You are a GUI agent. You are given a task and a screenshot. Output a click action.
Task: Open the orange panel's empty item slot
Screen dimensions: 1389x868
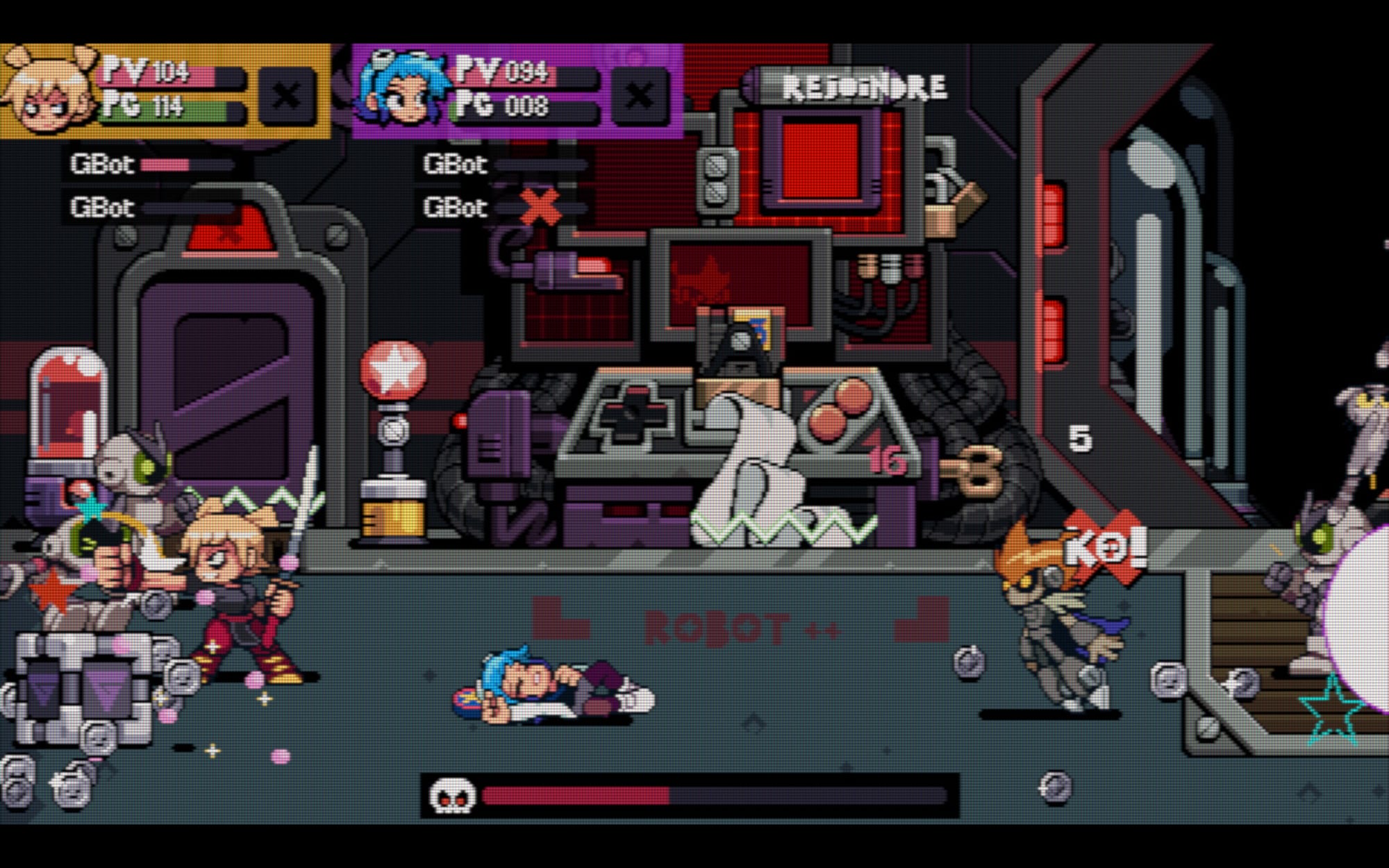click(286, 95)
